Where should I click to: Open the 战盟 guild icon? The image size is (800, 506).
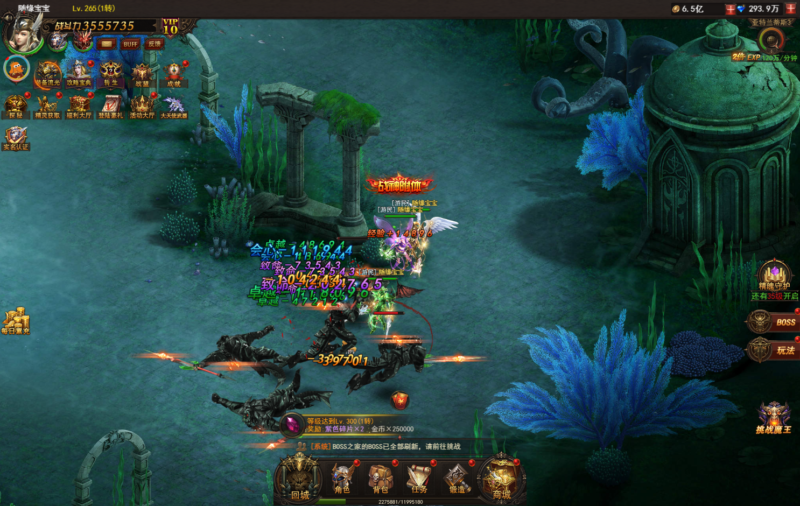click(x=142, y=73)
